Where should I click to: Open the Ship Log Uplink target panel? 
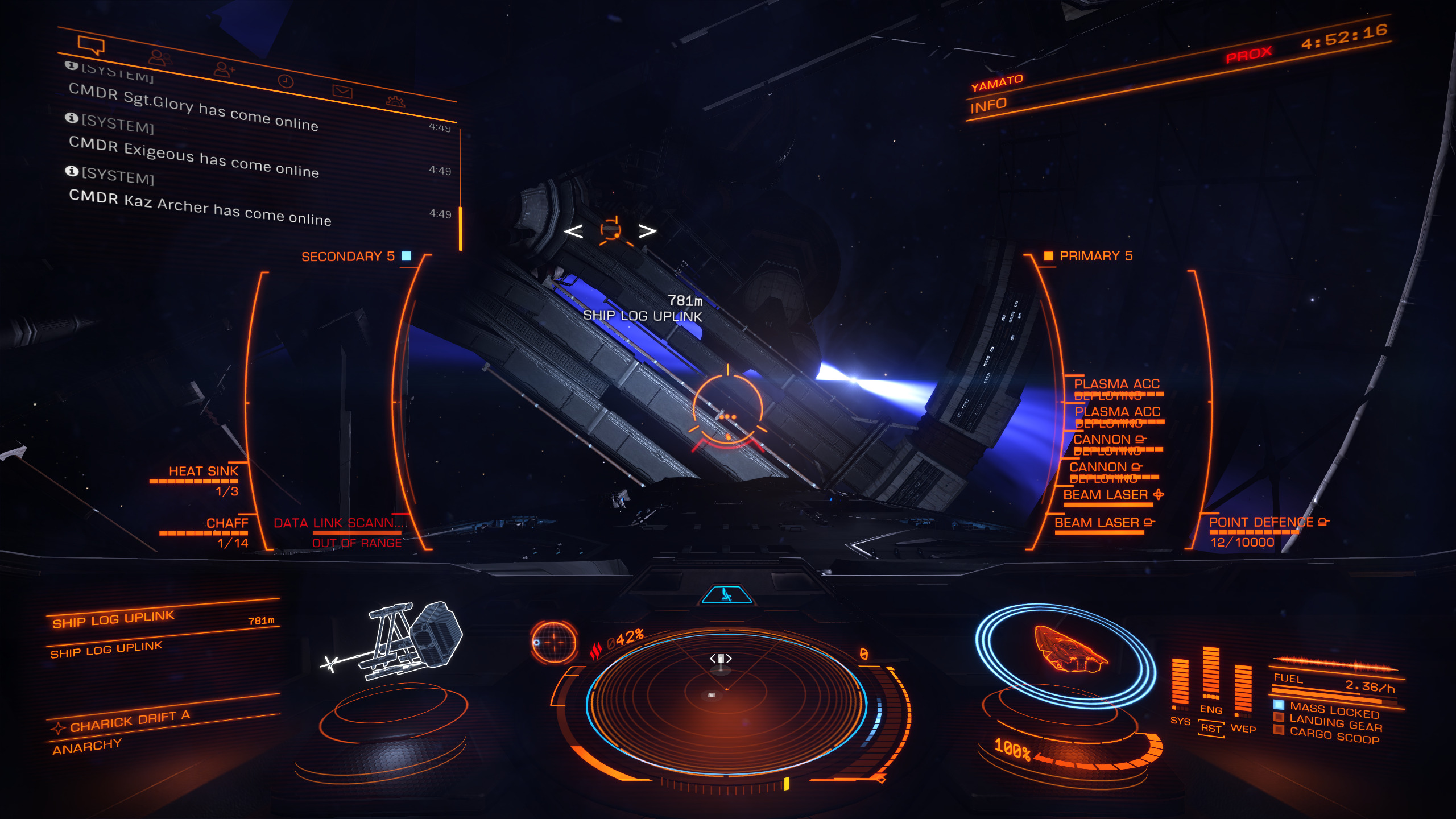114,619
